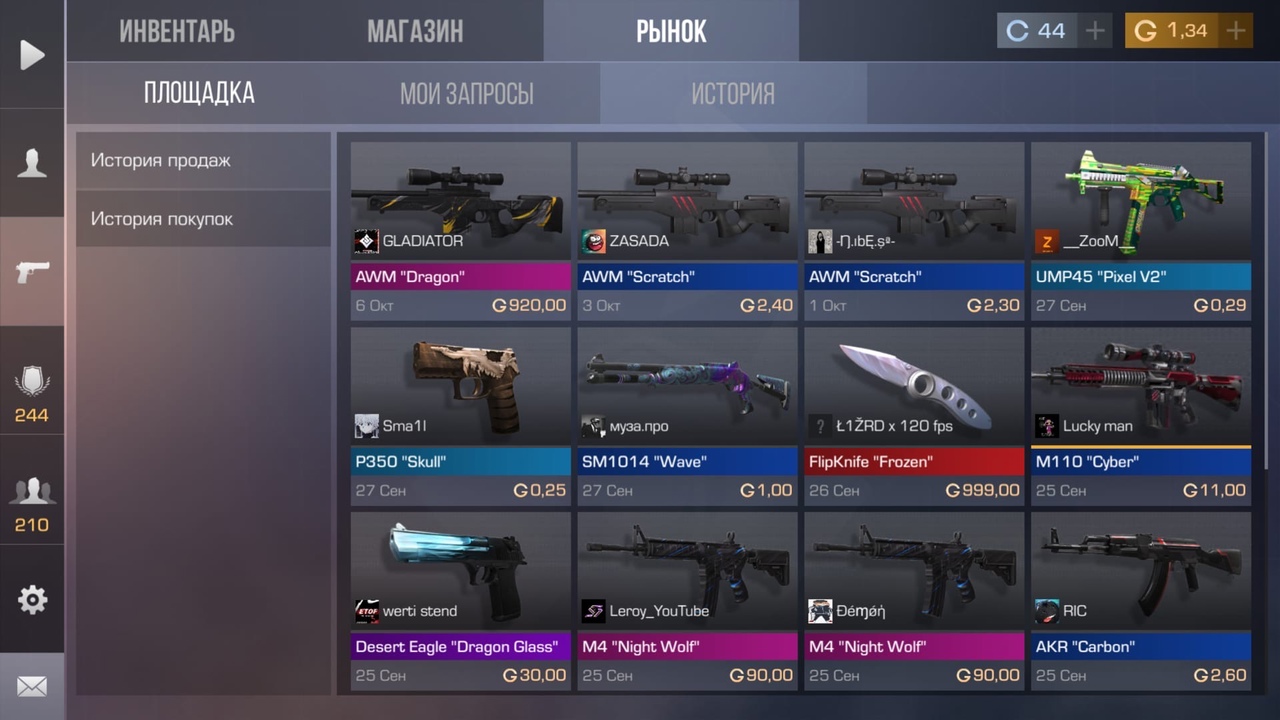Open the gear settings icon
The image size is (1280, 720).
coord(32,599)
